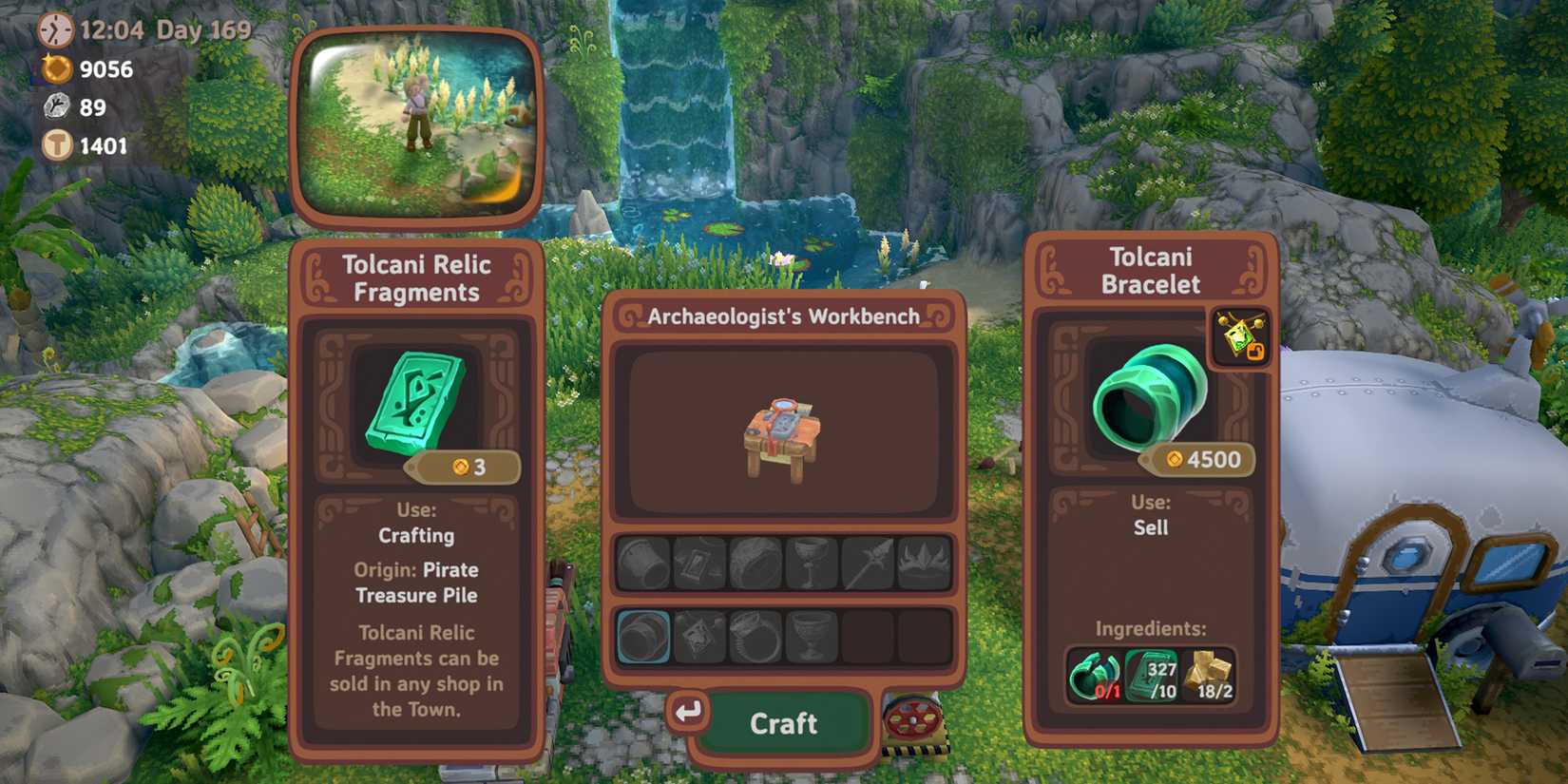
Task: Click the relic fragment ingredient showing 327/10
Action: [x=1150, y=675]
